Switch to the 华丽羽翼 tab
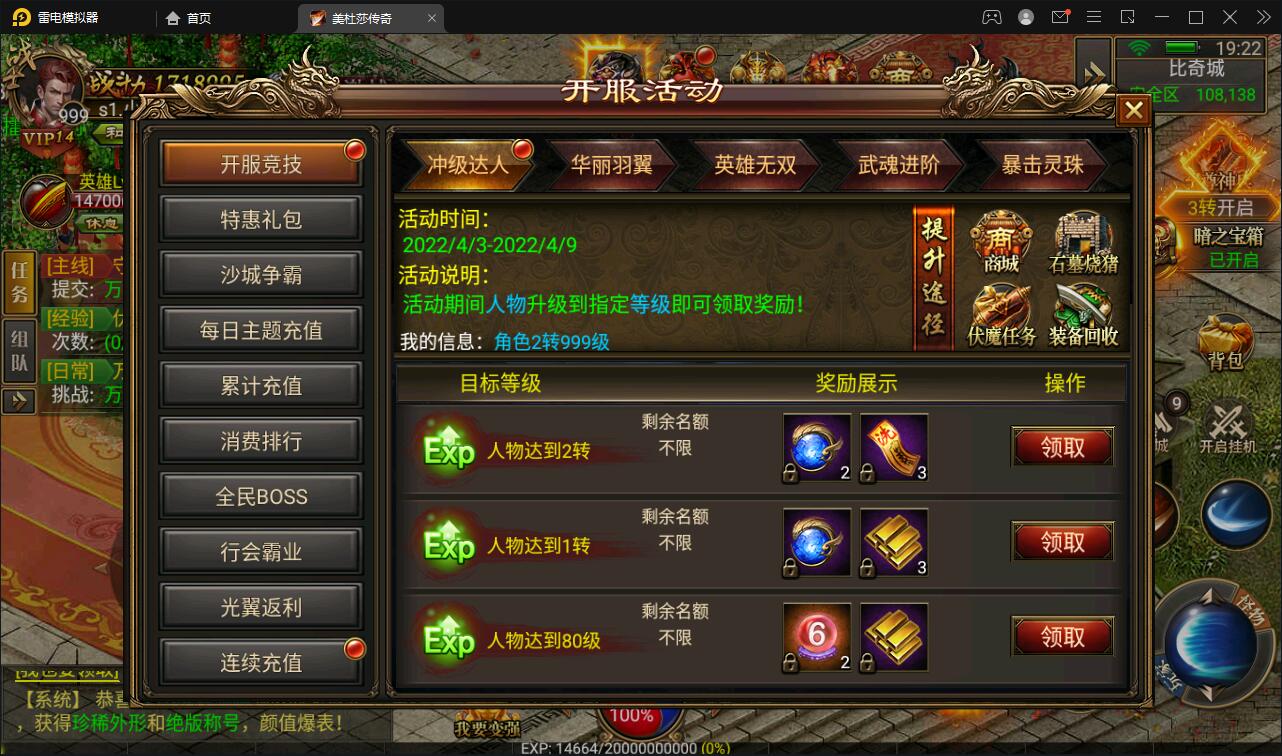1282x756 pixels. click(612, 165)
